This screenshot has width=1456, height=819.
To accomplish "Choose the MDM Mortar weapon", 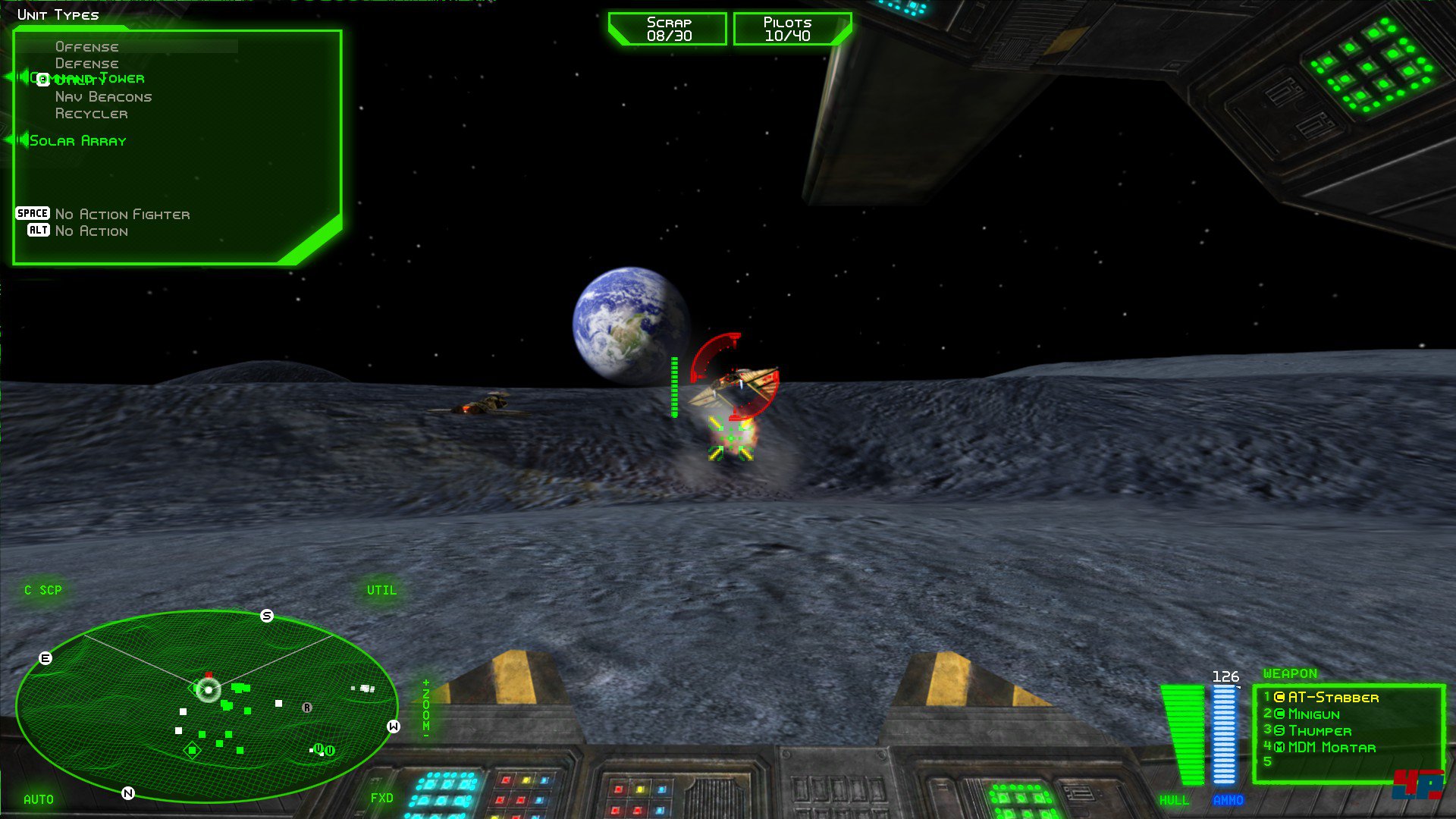I will pos(1331,748).
